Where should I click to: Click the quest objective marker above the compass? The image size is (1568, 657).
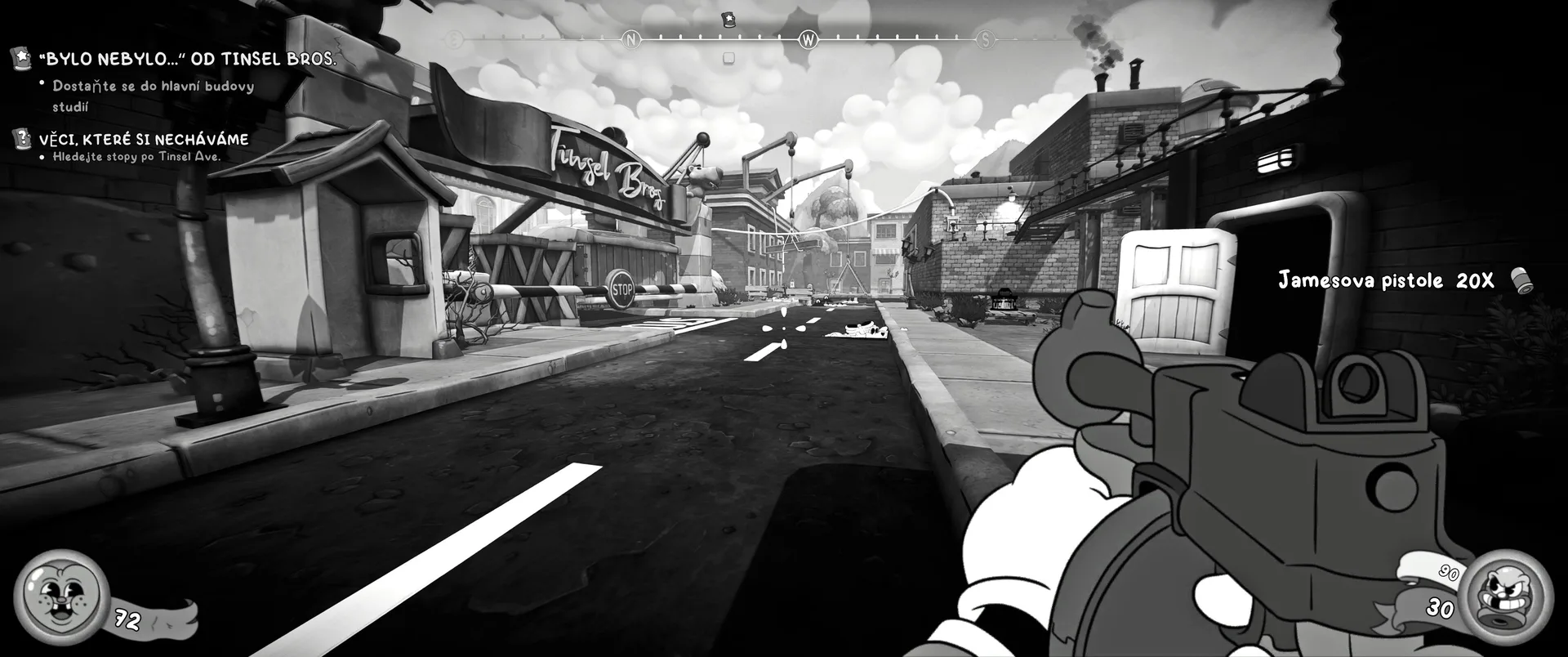coord(728,19)
